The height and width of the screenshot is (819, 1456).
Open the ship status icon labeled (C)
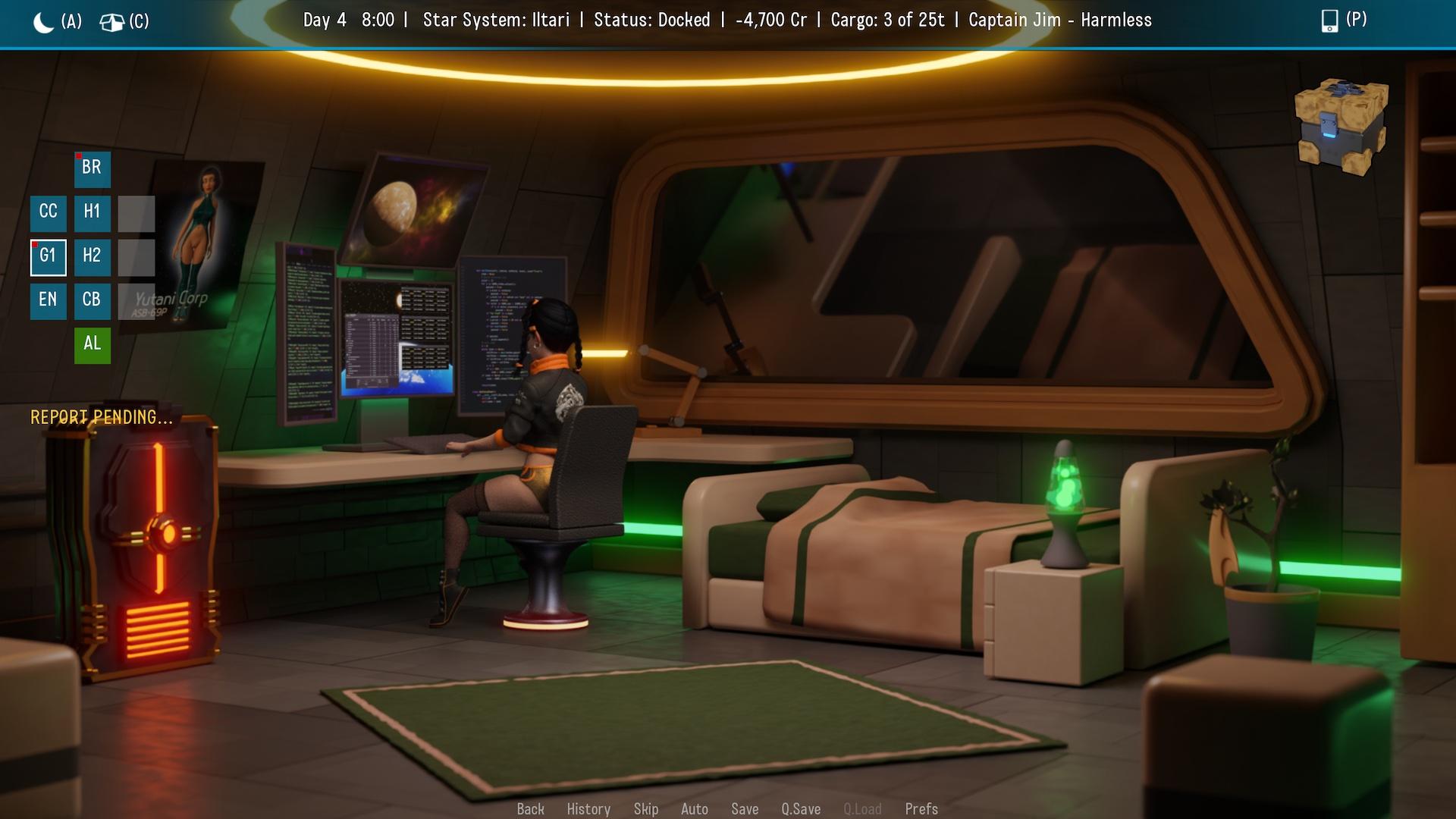click(x=114, y=22)
